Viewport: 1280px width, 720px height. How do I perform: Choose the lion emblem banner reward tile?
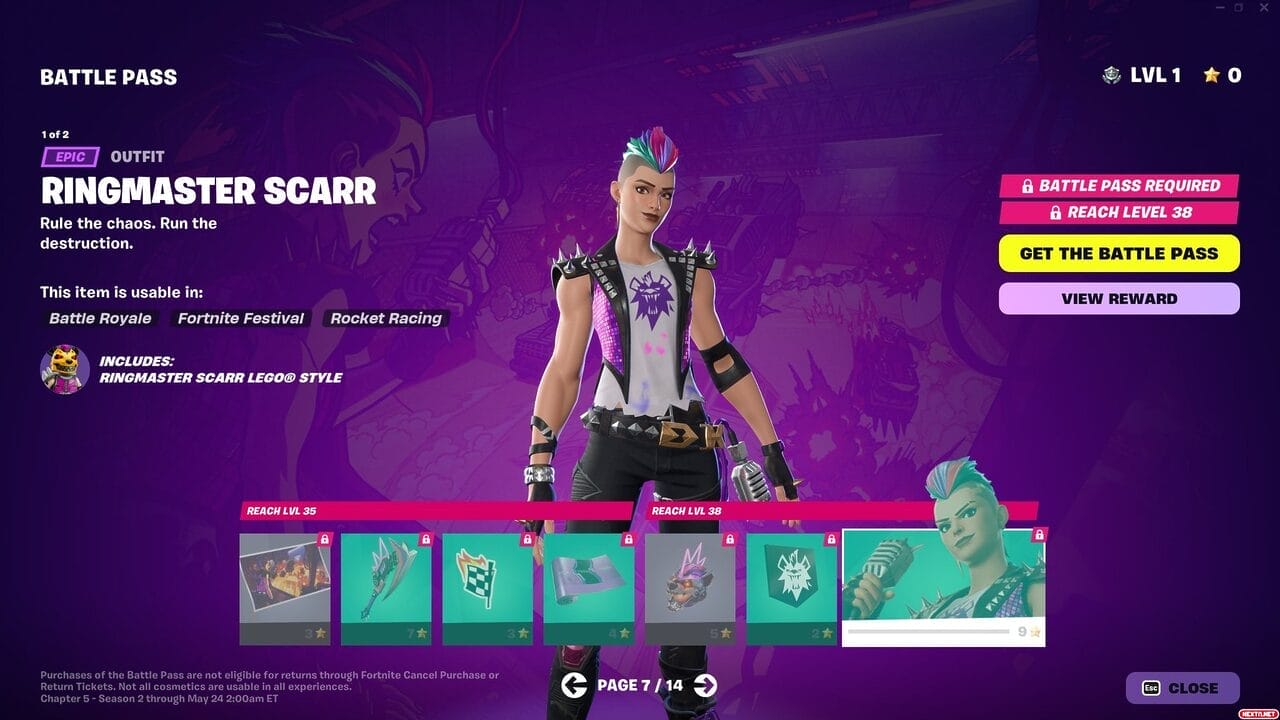[x=791, y=588]
